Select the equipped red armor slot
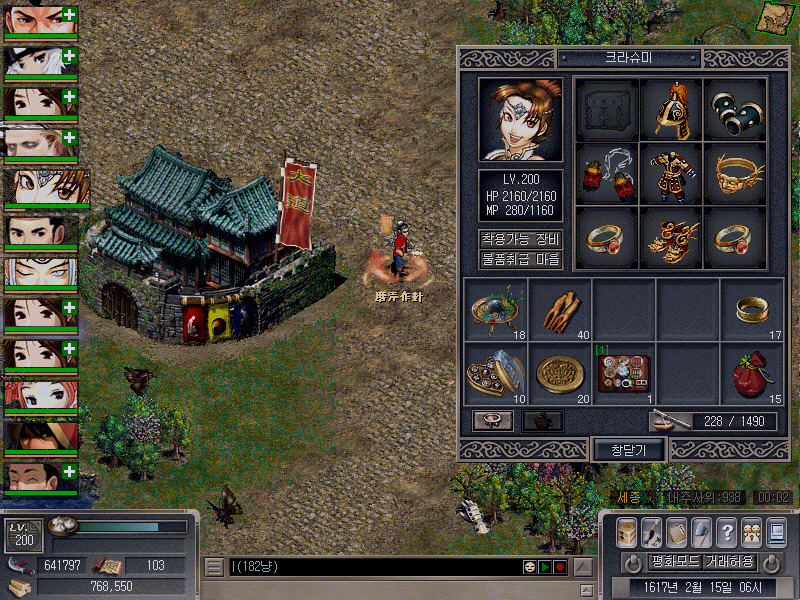This screenshot has width=800, height=600. pyautogui.click(x=671, y=173)
